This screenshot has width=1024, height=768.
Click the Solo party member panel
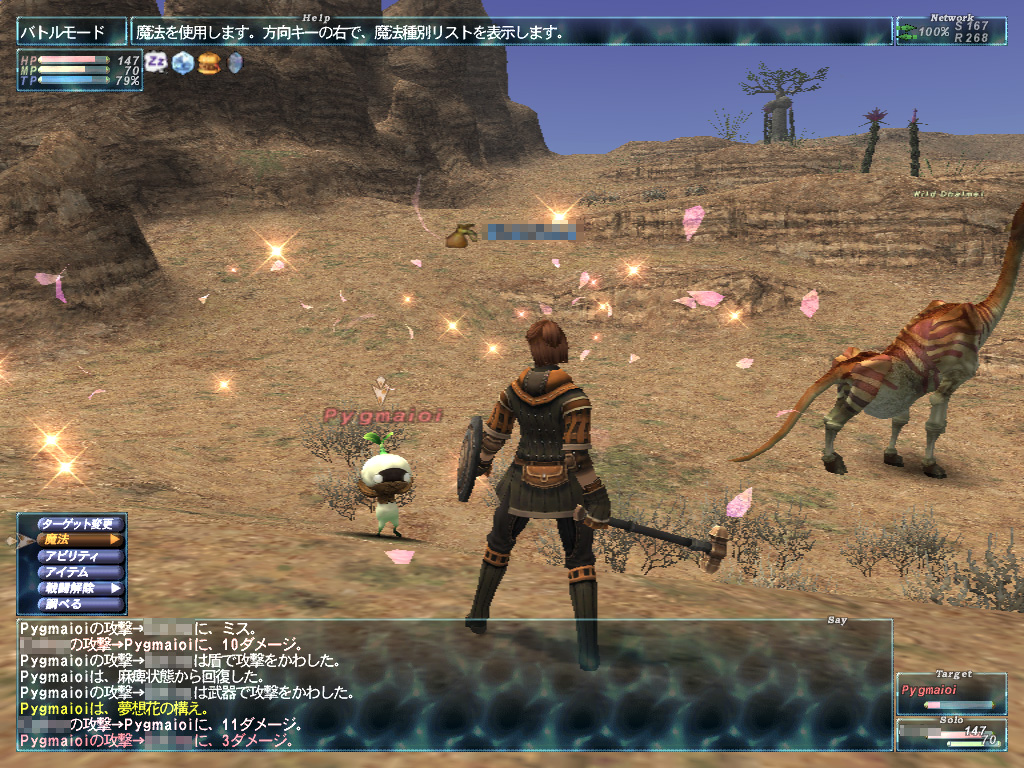(x=951, y=735)
